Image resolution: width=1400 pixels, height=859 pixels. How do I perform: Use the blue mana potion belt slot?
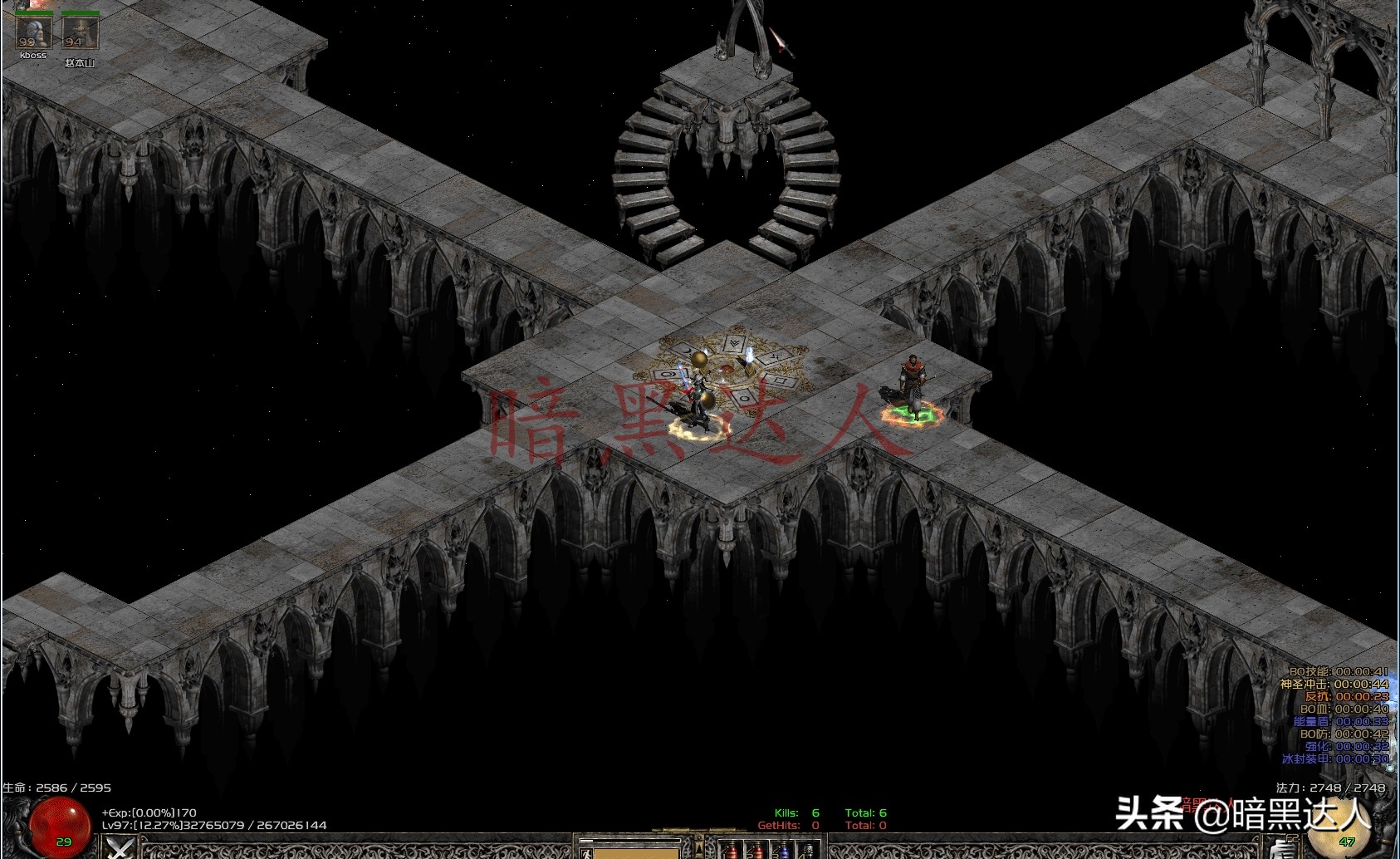pyautogui.click(x=781, y=851)
